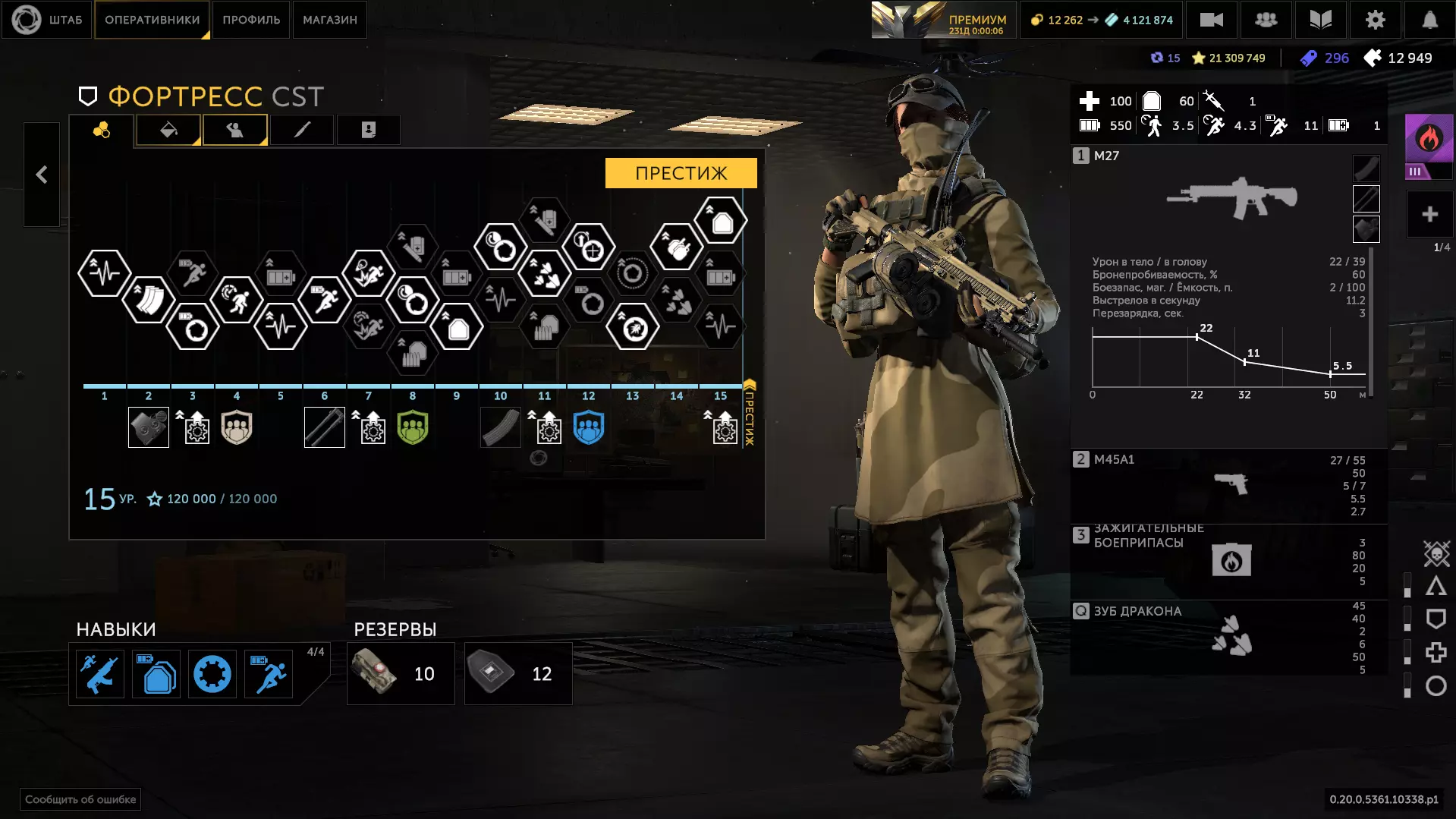Go back with the left arrow button
1456x819 pixels.
42,175
